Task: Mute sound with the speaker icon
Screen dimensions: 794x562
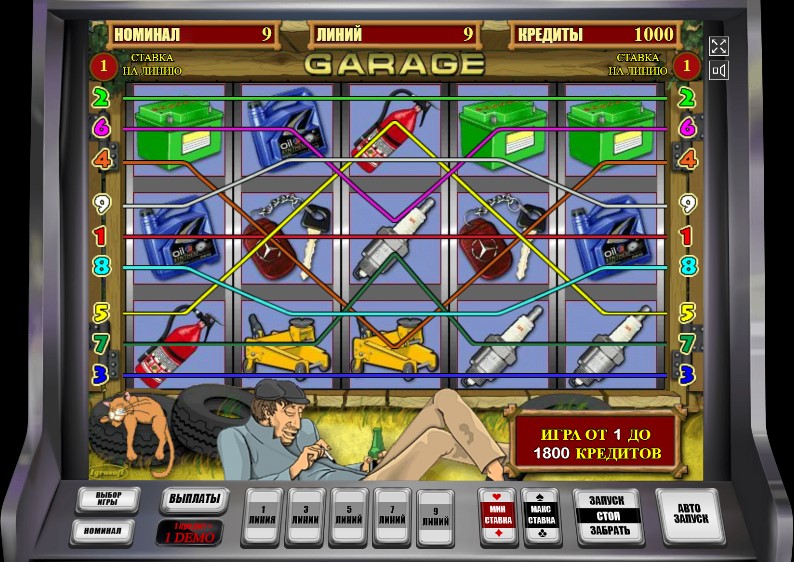Action: pos(719,70)
